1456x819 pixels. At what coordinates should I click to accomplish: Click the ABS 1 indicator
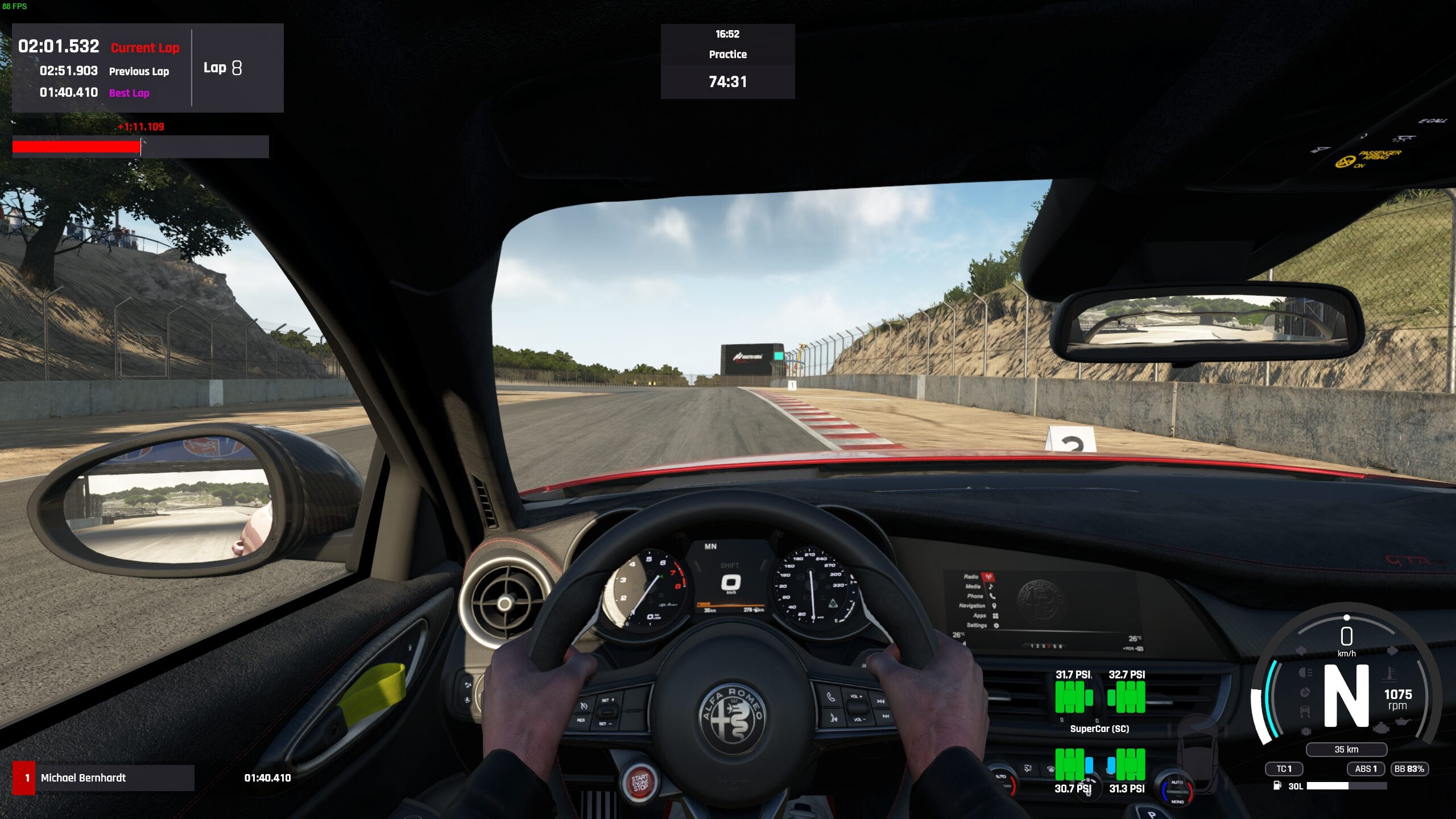pyautogui.click(x=1365, y=769)
